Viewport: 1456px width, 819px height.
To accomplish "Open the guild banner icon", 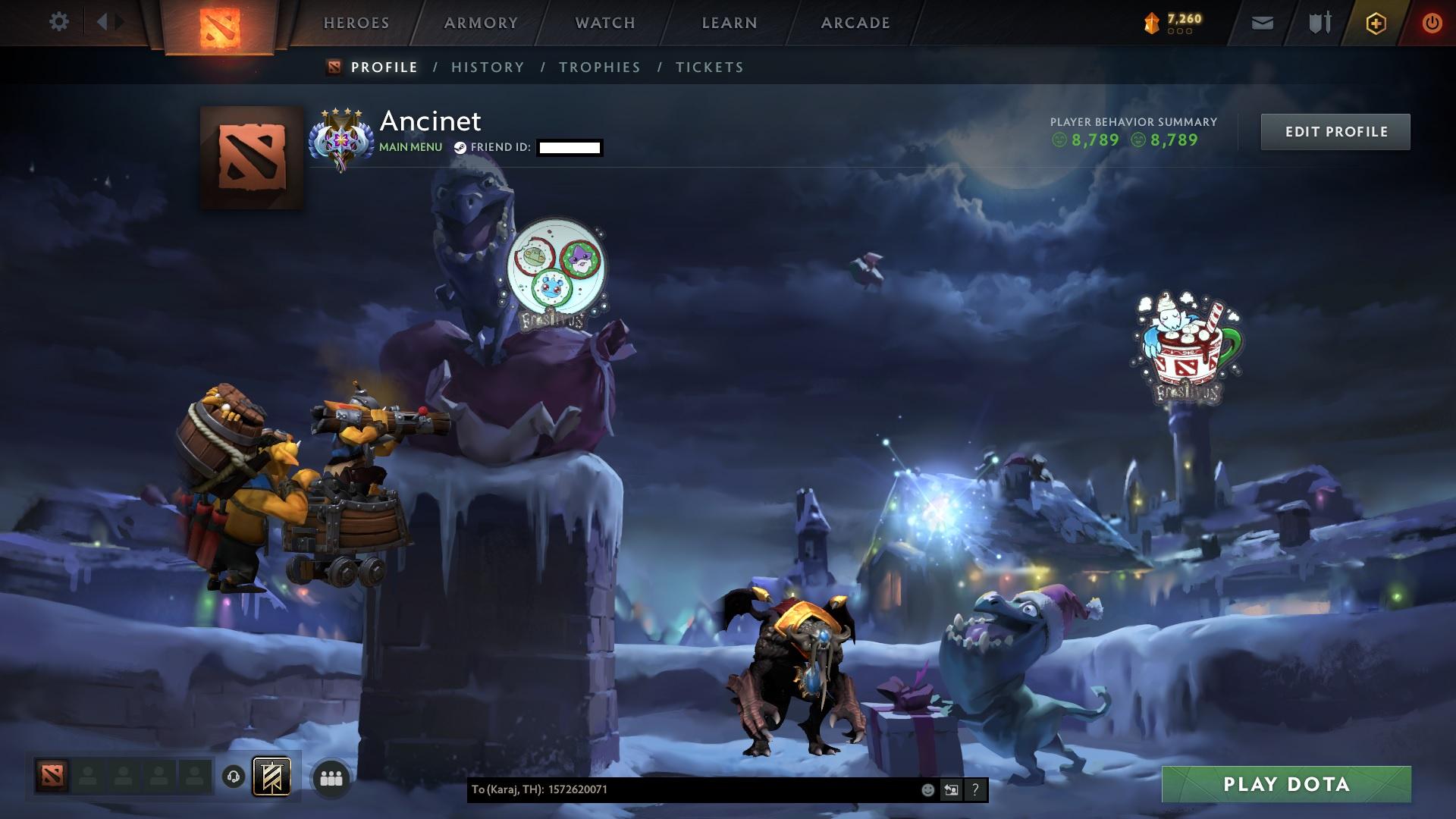I will click(x=273, y=777).
